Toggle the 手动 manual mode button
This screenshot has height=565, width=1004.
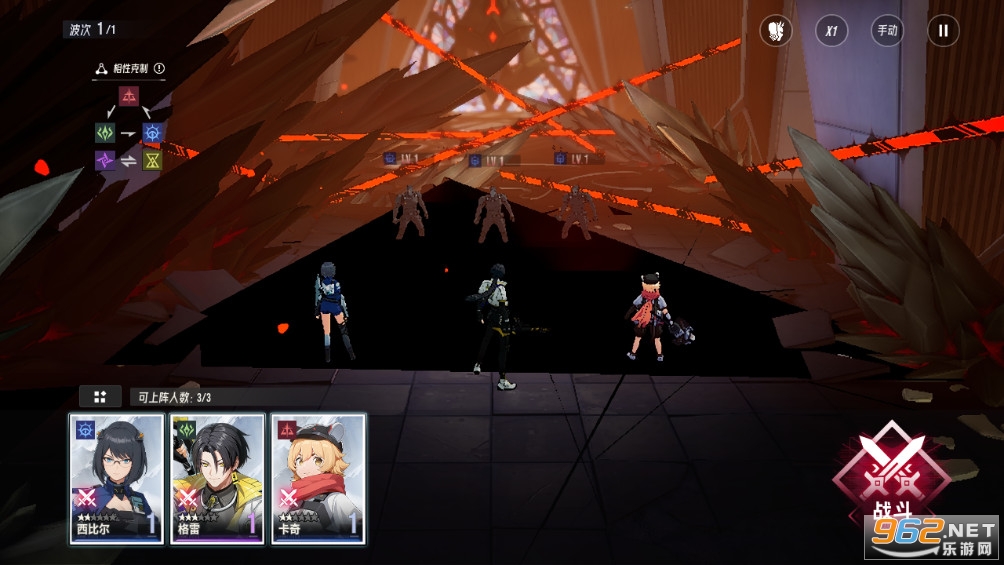pos(887,30)
